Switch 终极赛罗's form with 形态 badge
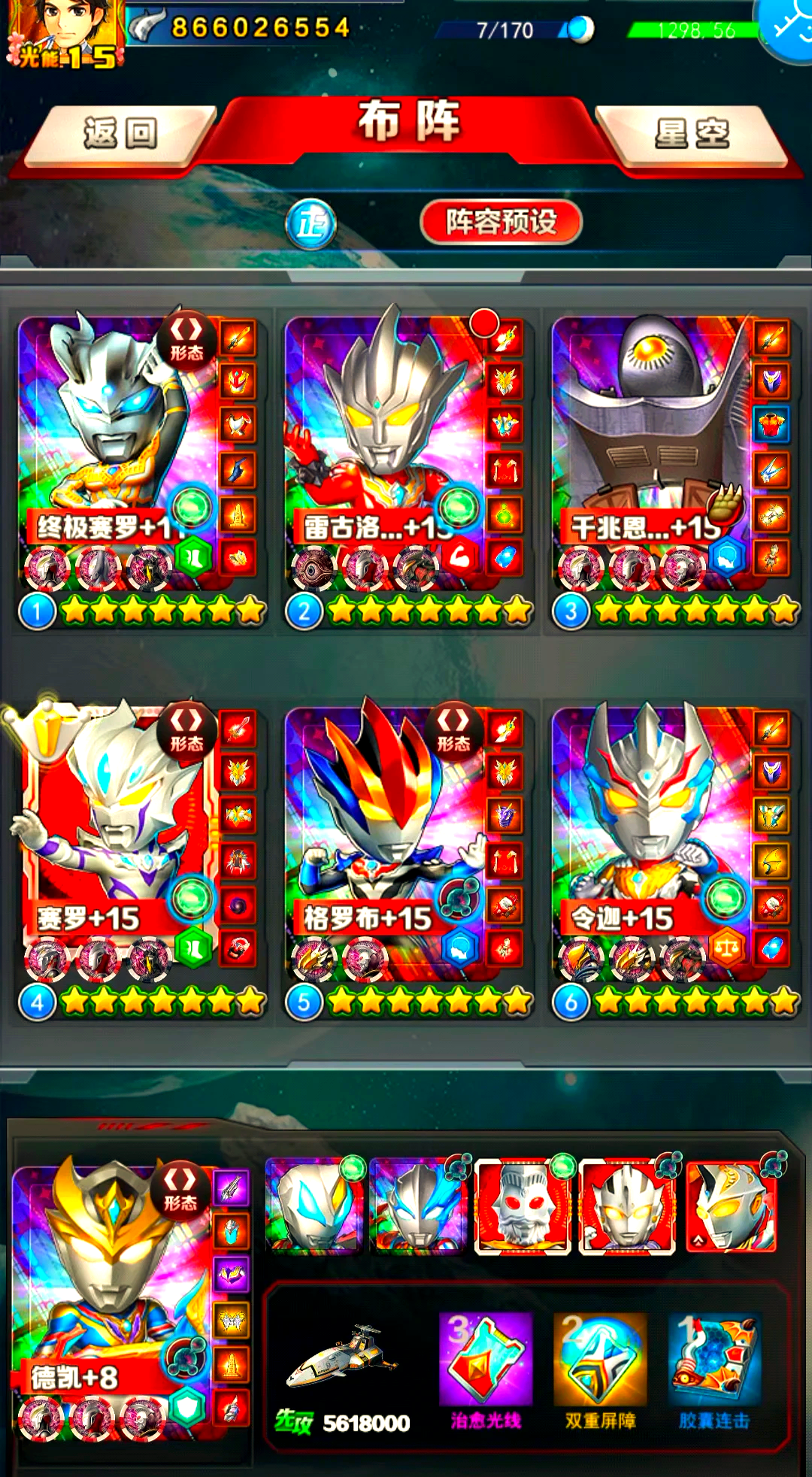This screenshot has height=1477, width=812. pos(186,339)
